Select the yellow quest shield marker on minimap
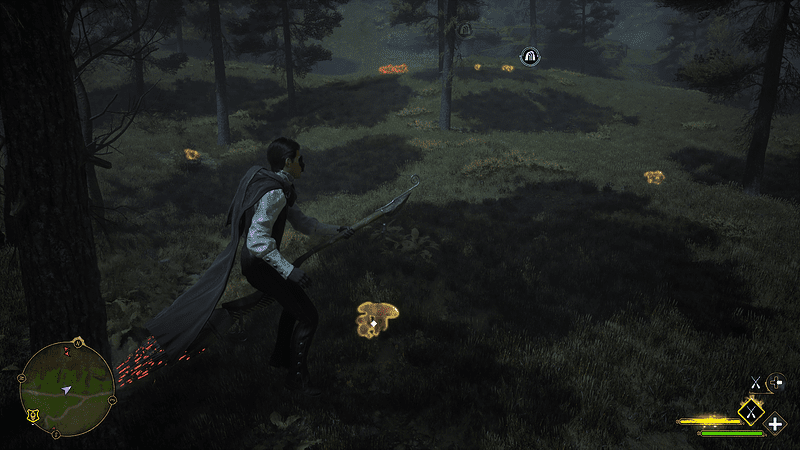800x450 pixels. 33,415
